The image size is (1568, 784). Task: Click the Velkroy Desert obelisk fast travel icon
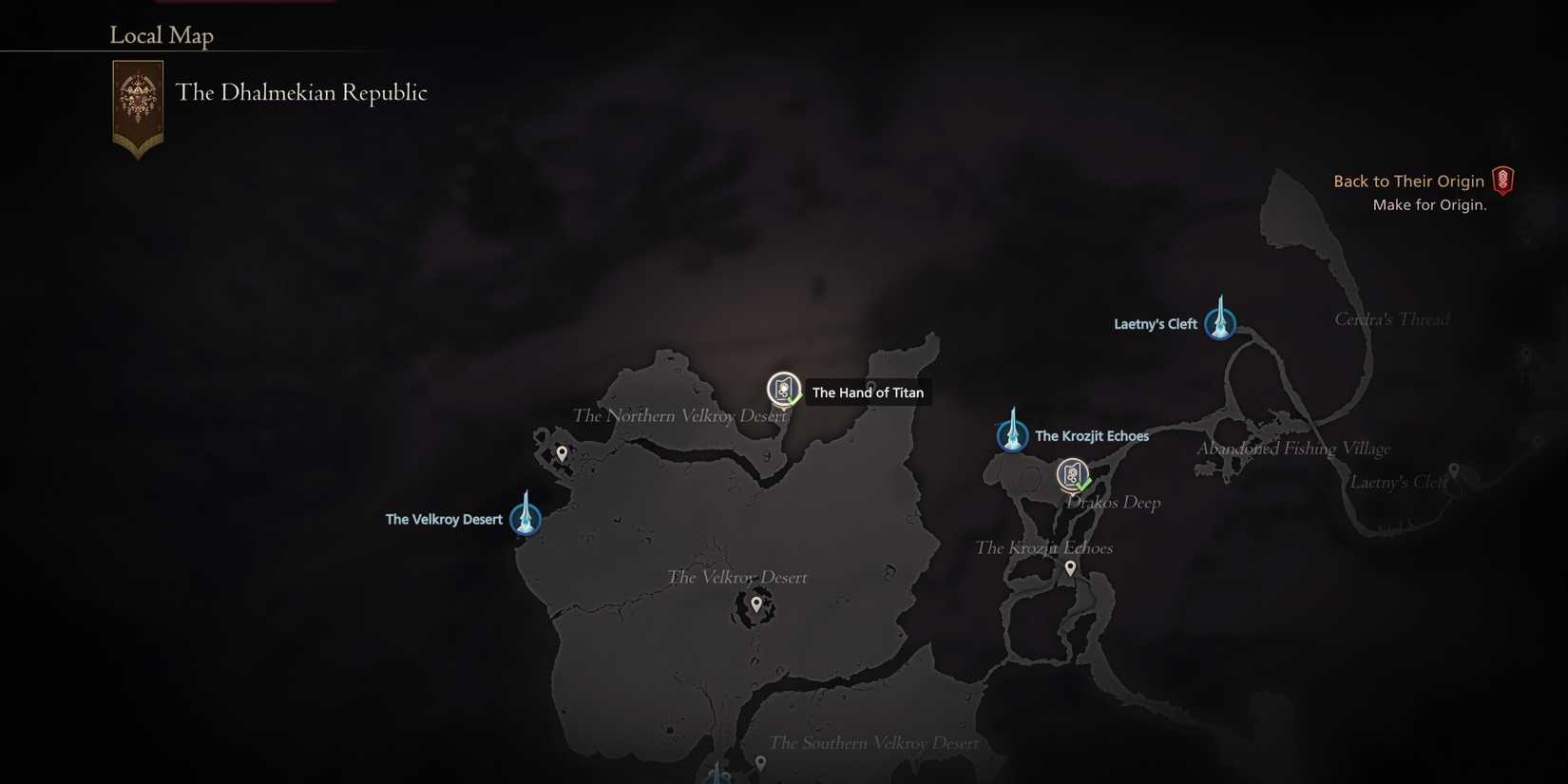(x=526, y=519)
